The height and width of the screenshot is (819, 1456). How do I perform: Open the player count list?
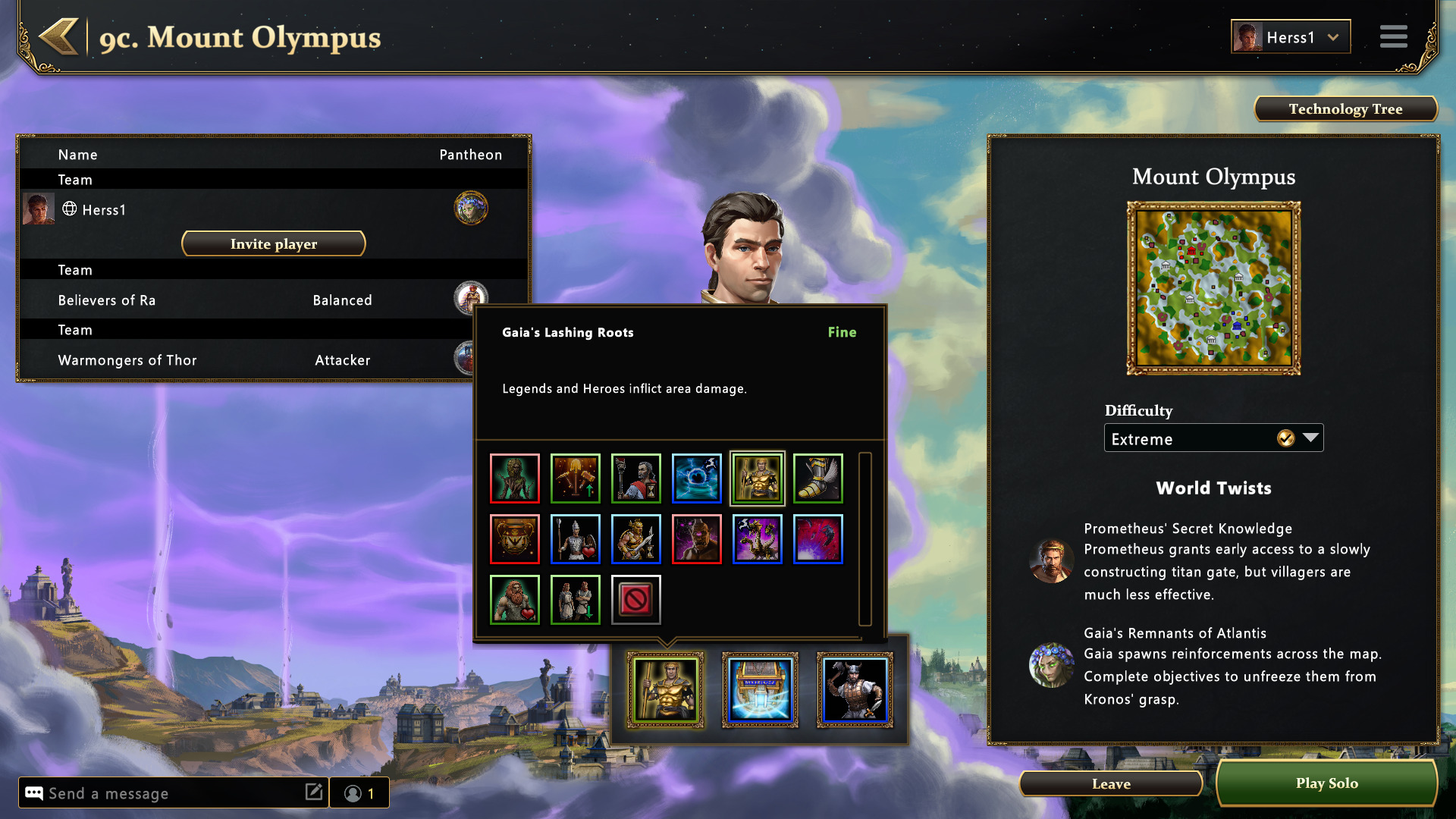click(x=359, y=793)
